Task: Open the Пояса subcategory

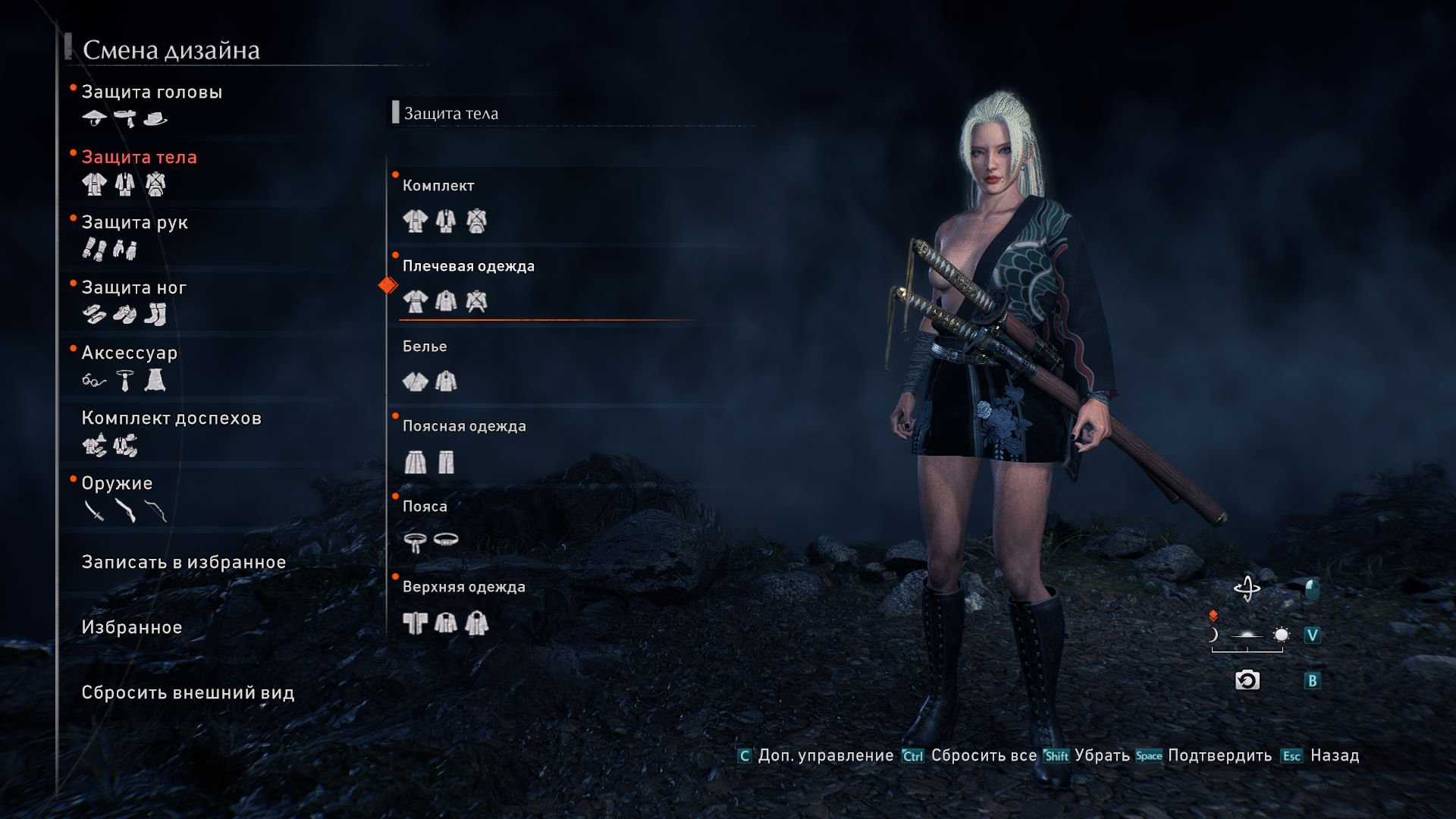Action: click(x=425, y=507)
